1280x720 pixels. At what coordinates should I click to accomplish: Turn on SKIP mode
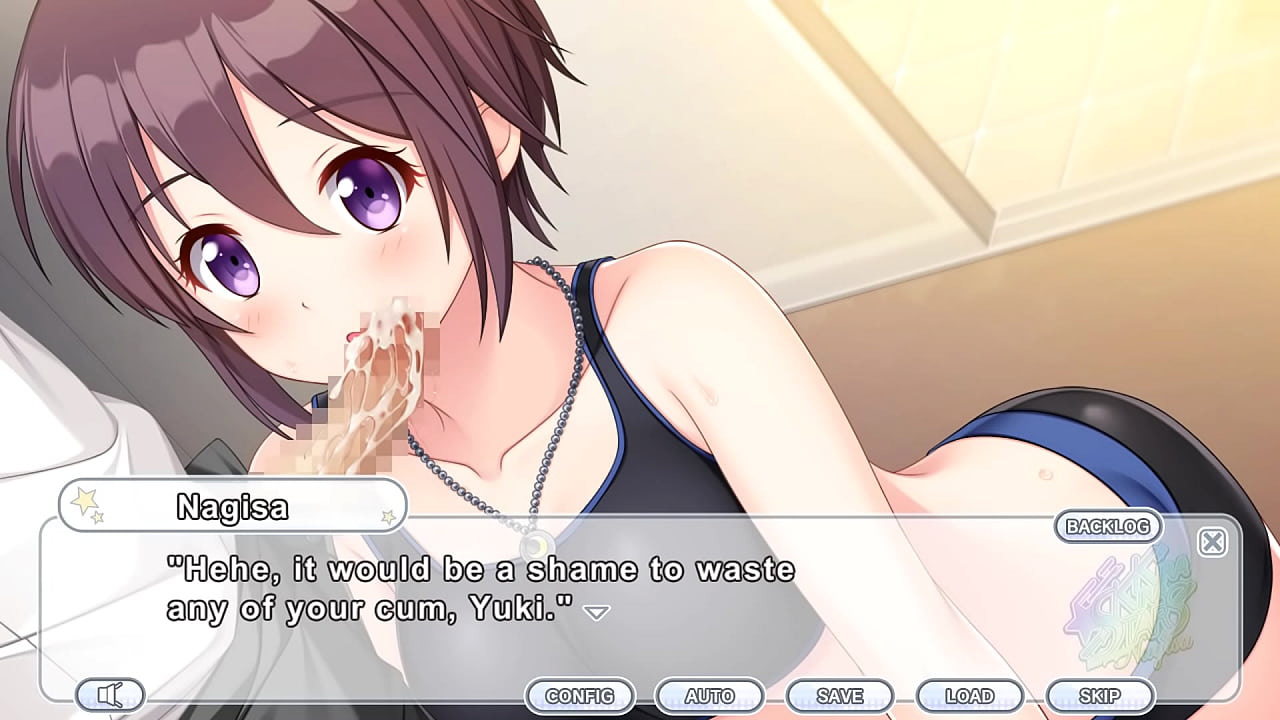(x=1100, y=695)
